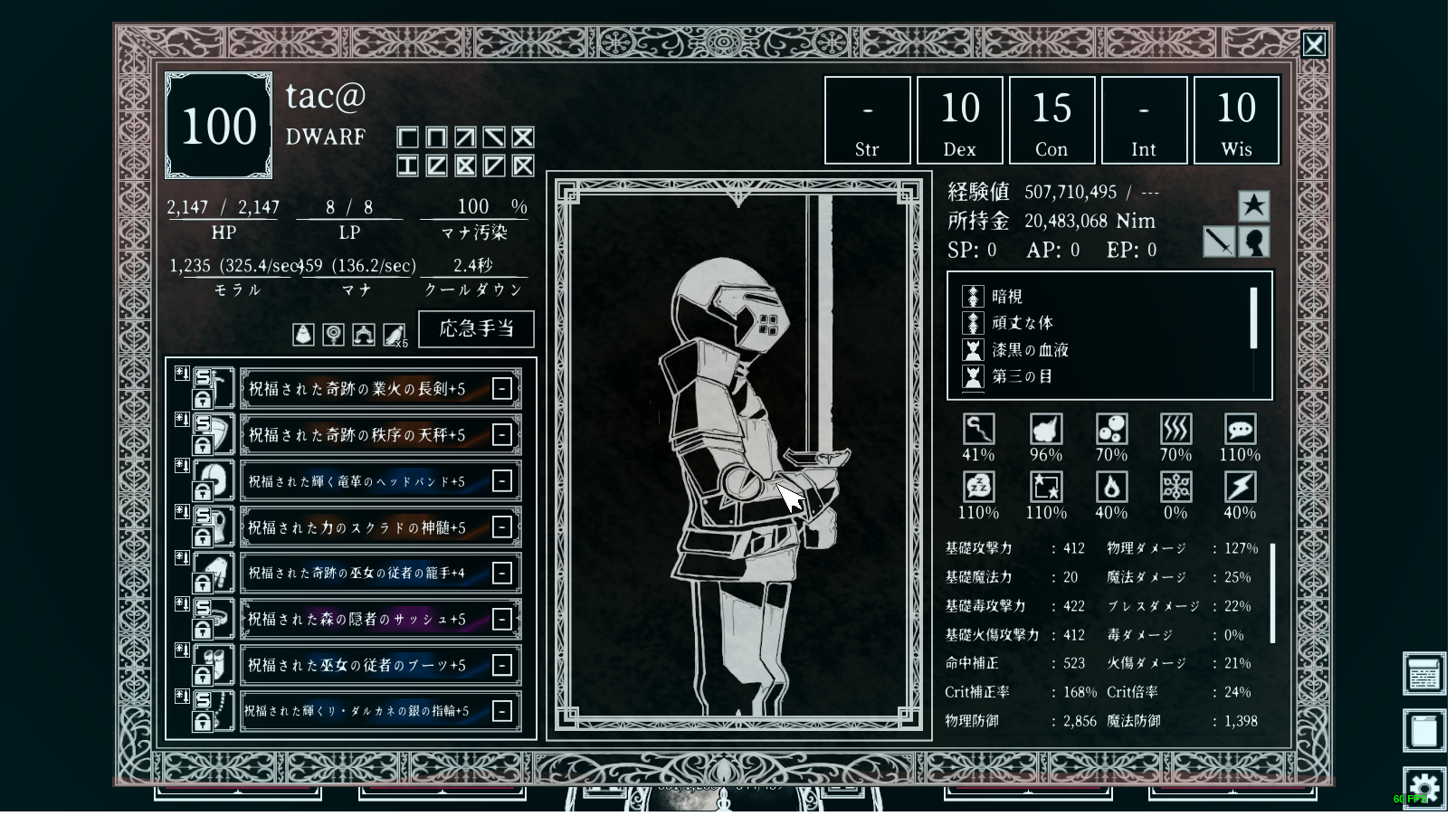Use the 応急手当 first aid button
This screenshot has height=816, width=1456.
coord(478,330)
